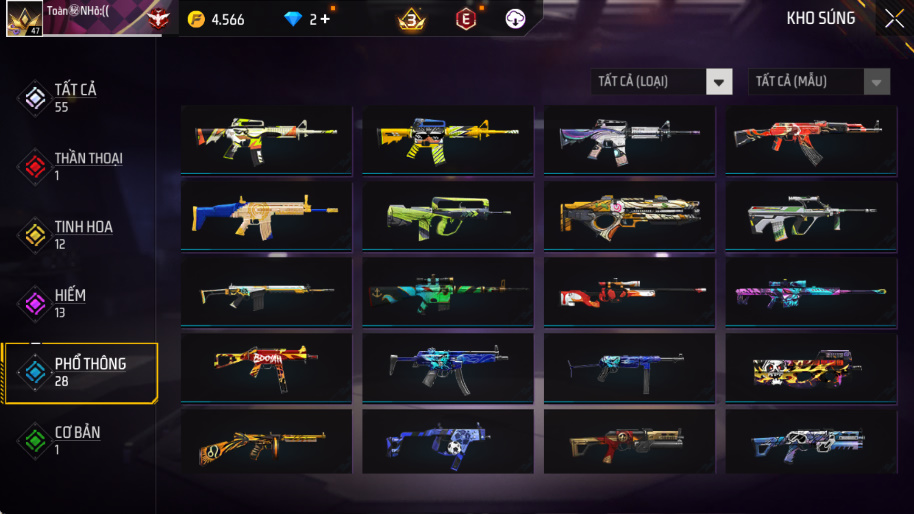Screen dimensions: 914x514
Task: Select the blue and gold SCAR skin
Action: click(x=266, y=216)
